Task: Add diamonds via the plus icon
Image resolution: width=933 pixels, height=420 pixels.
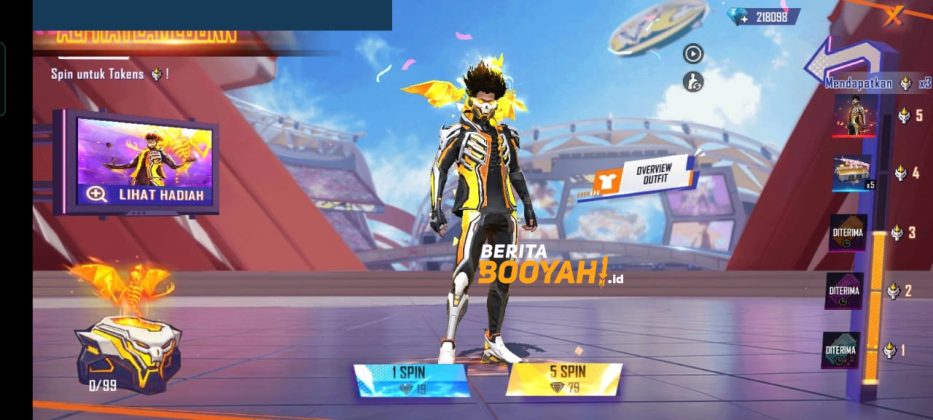Action: (744, 17)
